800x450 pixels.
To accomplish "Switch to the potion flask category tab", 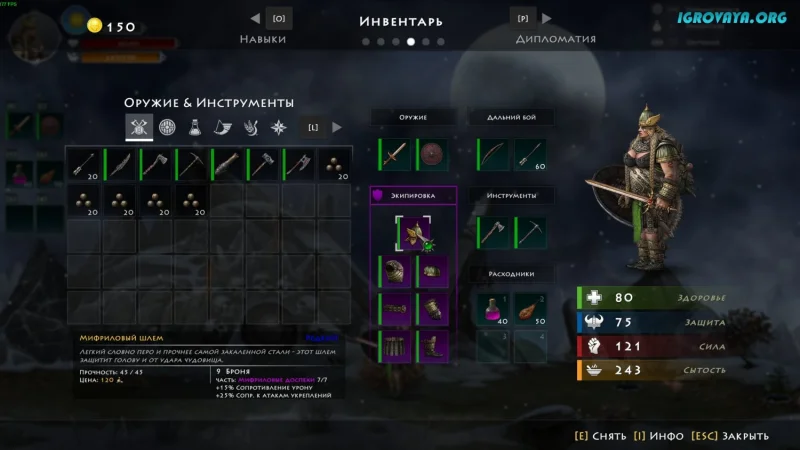I will pyautogui.click(x=196, y=127).
